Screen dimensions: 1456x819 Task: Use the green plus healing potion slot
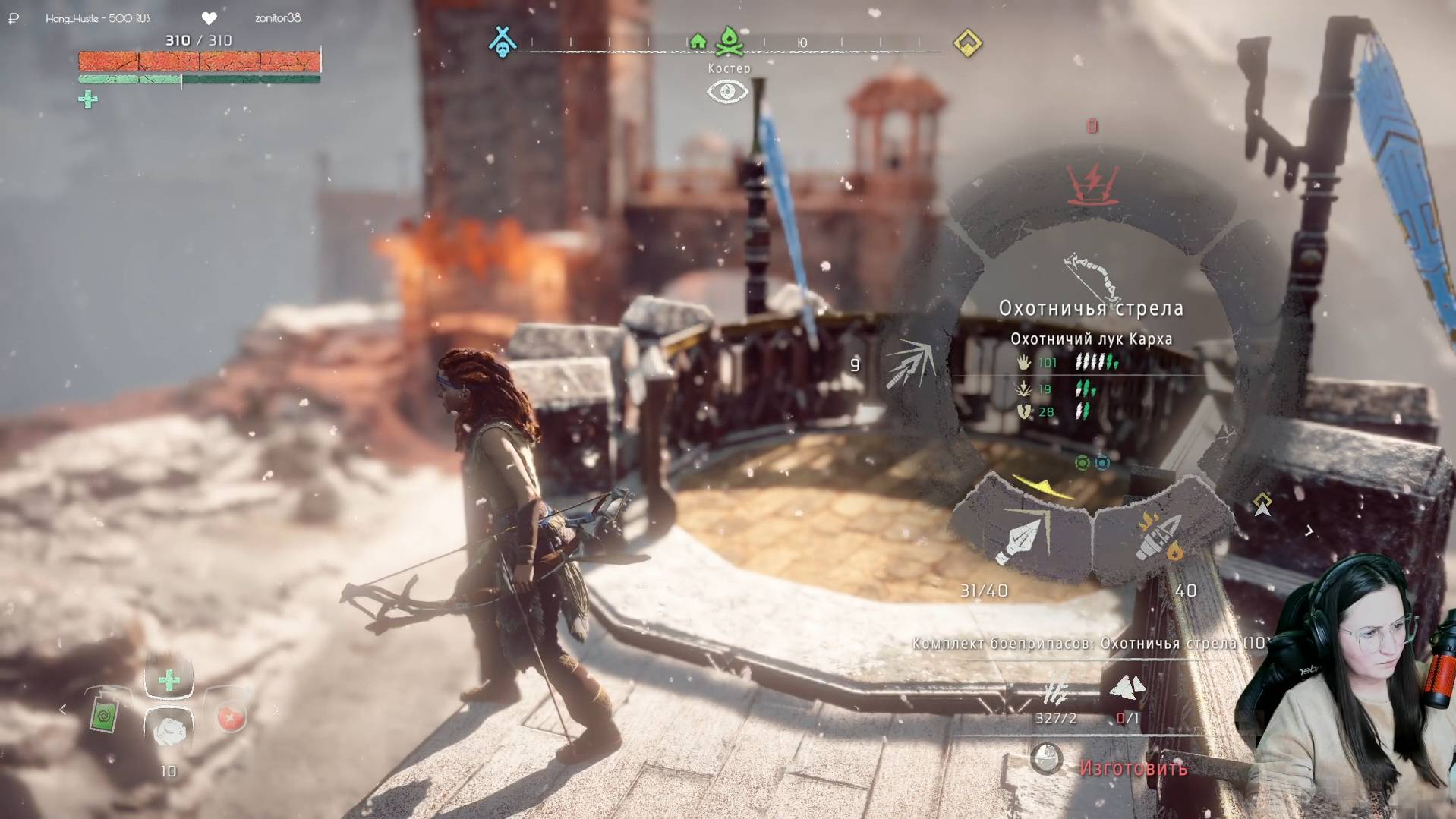169,679
